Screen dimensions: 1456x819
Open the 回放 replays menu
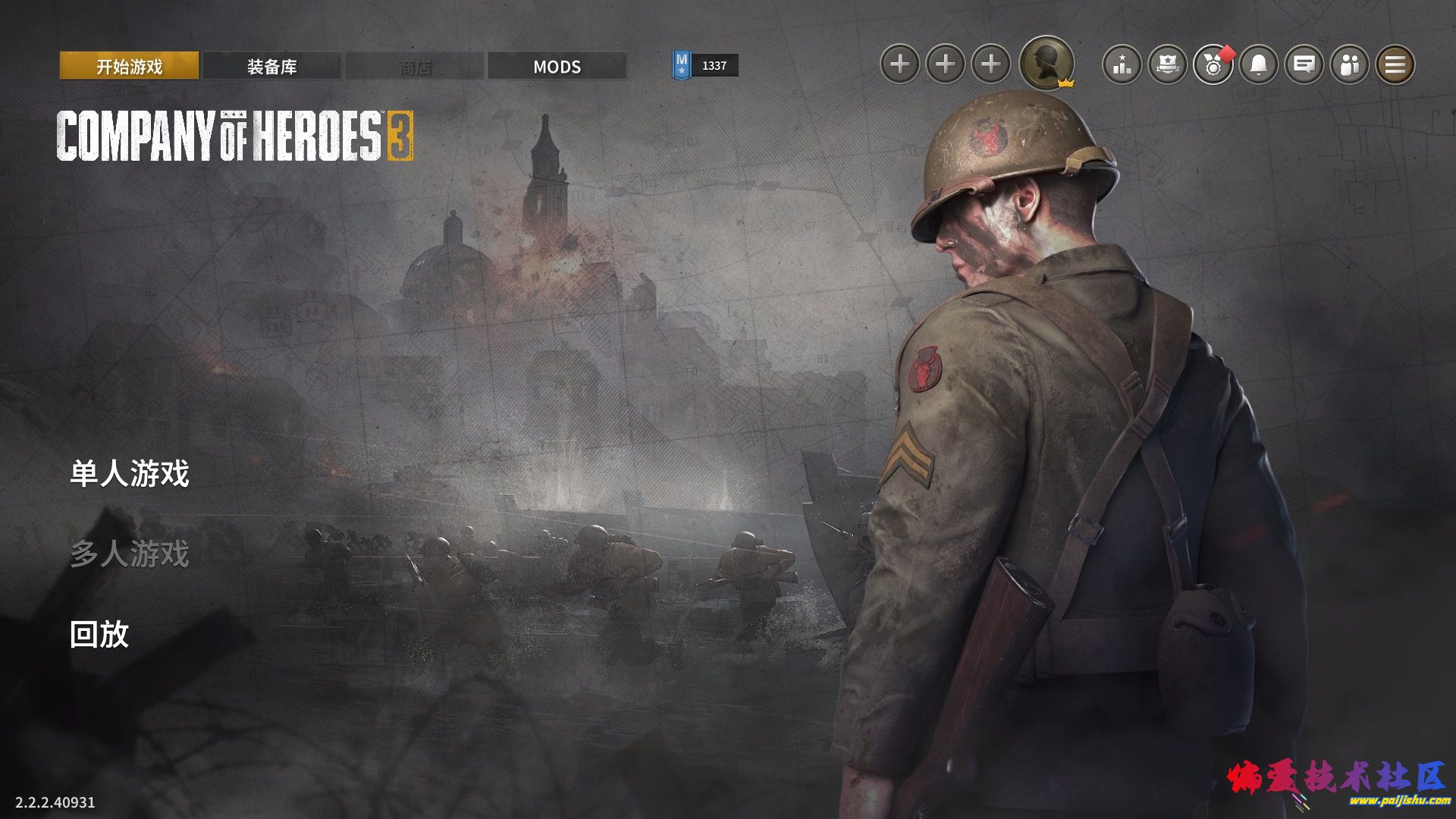(99, 634)
